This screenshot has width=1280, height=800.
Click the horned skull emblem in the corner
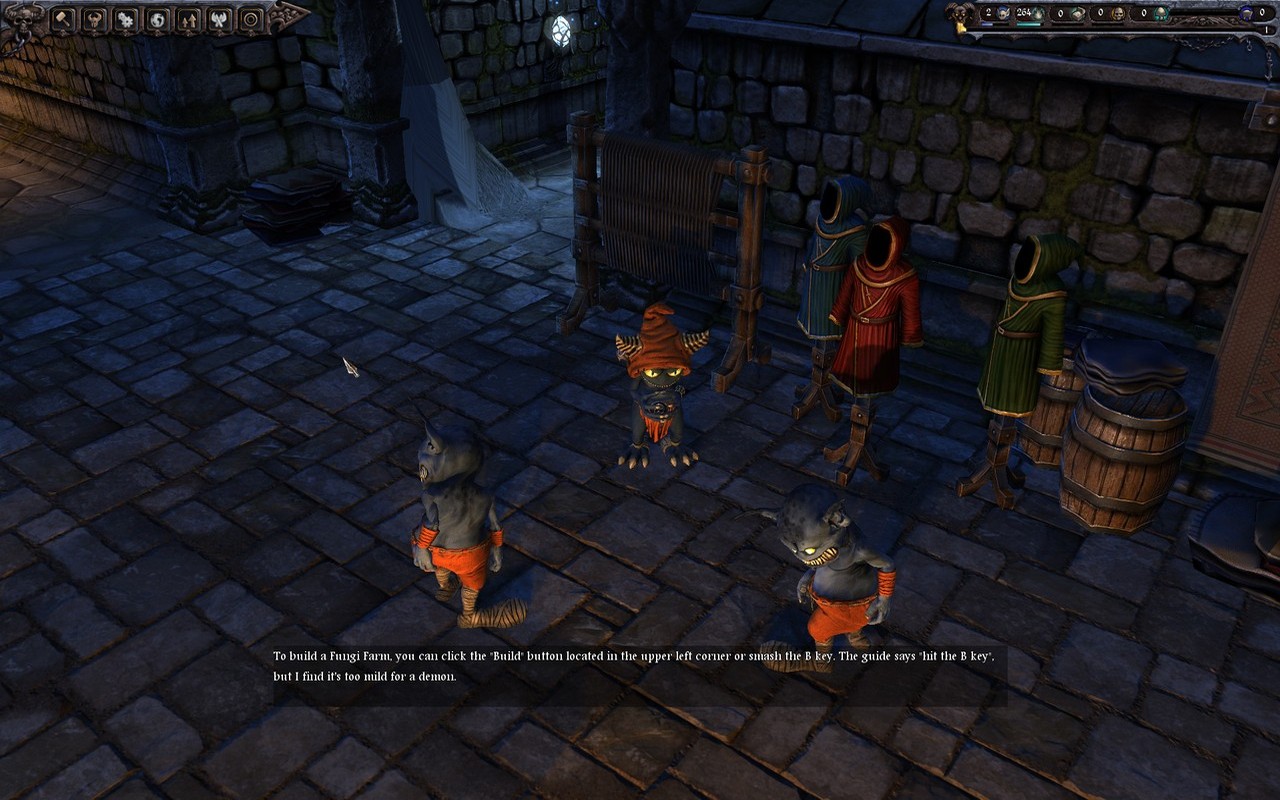point(22,18)
